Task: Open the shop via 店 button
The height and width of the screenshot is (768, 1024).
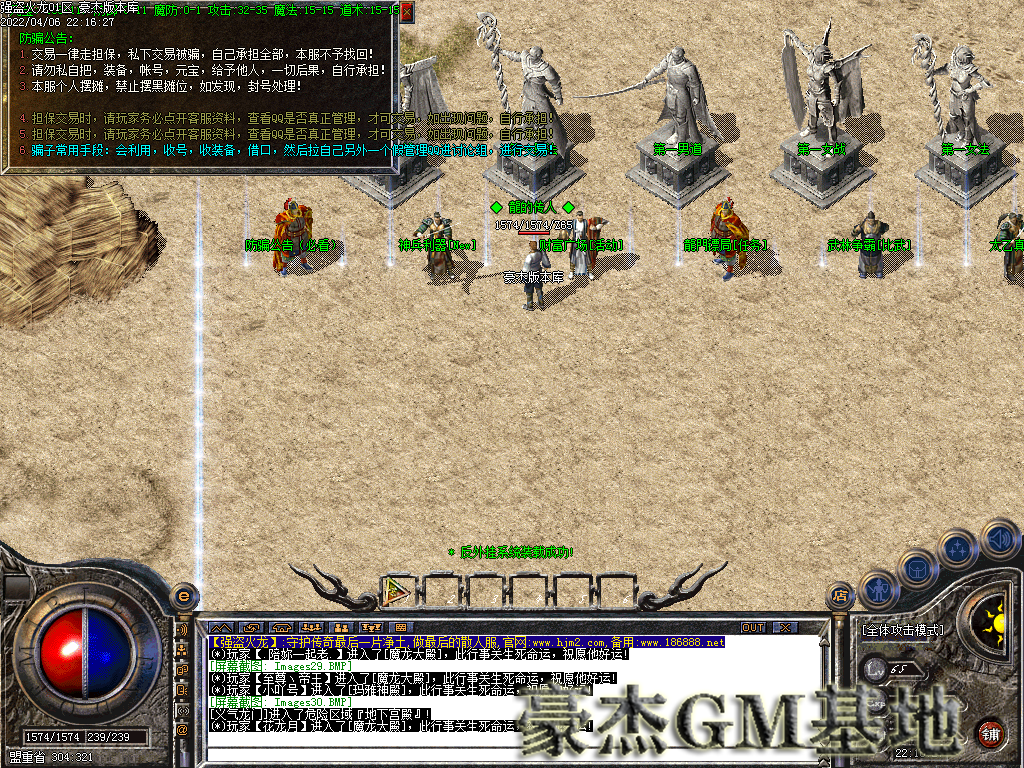Action: [838, 597]
